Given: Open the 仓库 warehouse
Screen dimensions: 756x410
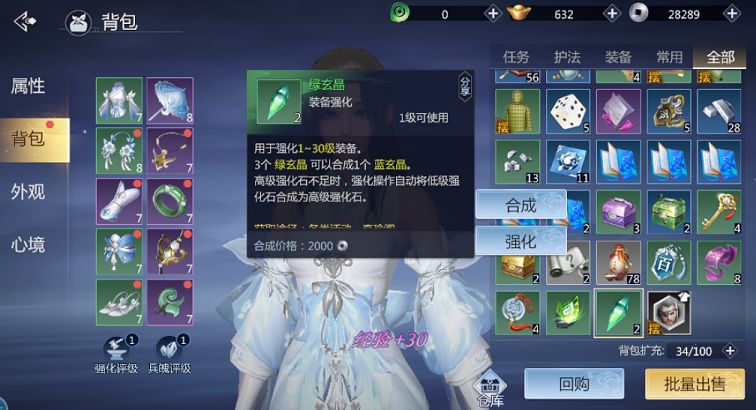Looking at the screenshot, I should click(490, 390).
